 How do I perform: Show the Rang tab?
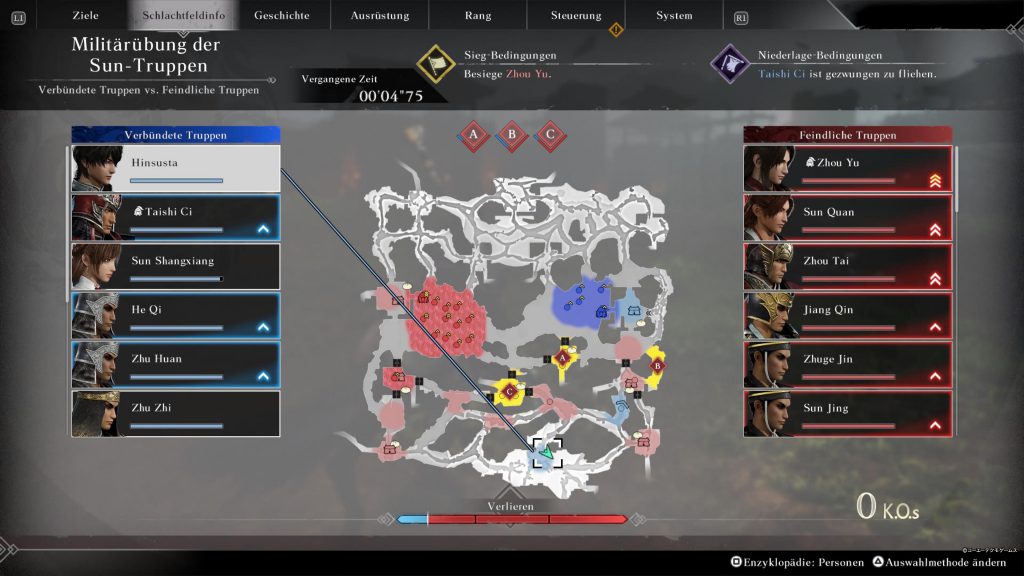478,15
